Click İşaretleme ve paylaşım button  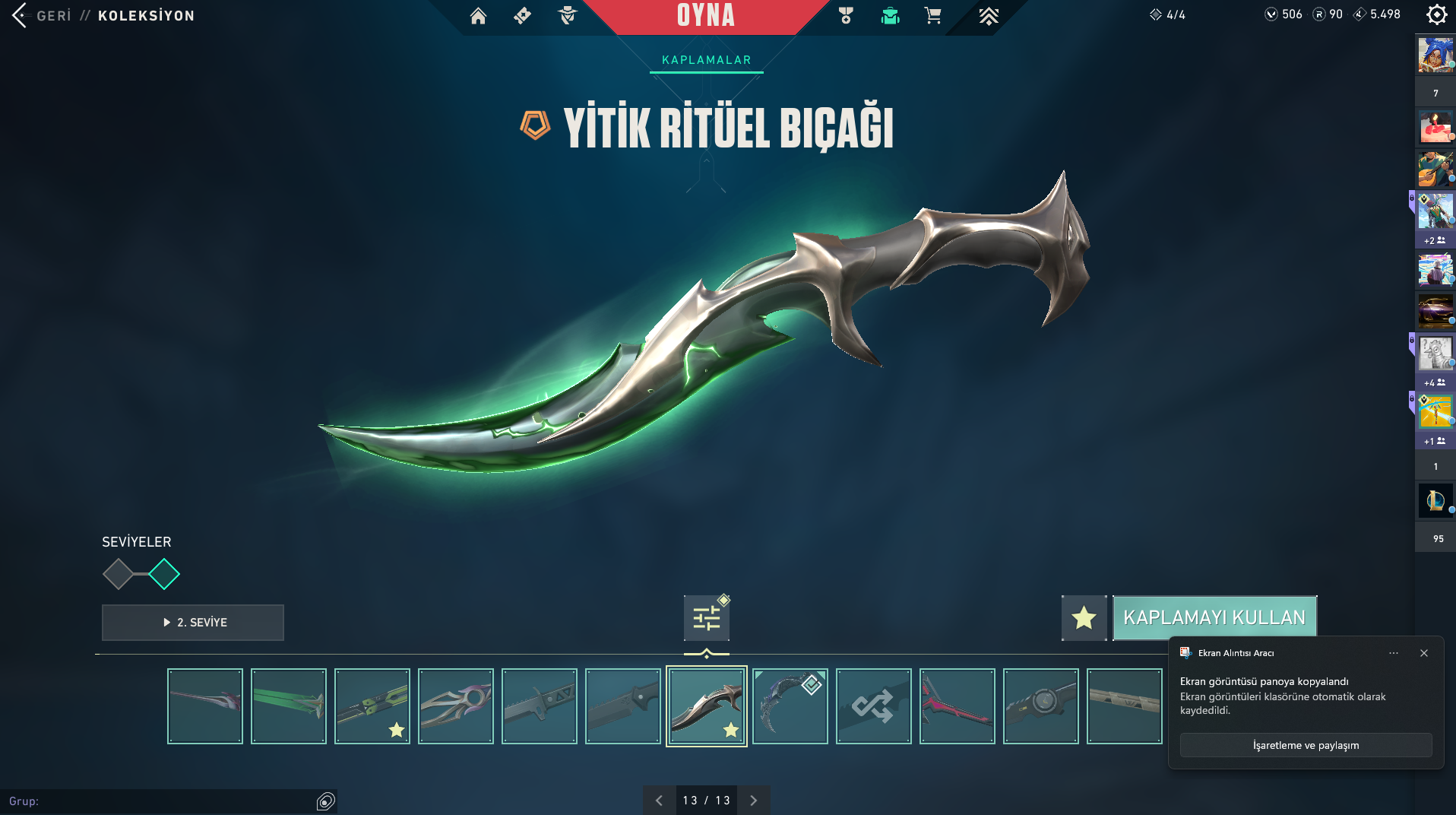pyautogui.click(x=1306, y=745)
